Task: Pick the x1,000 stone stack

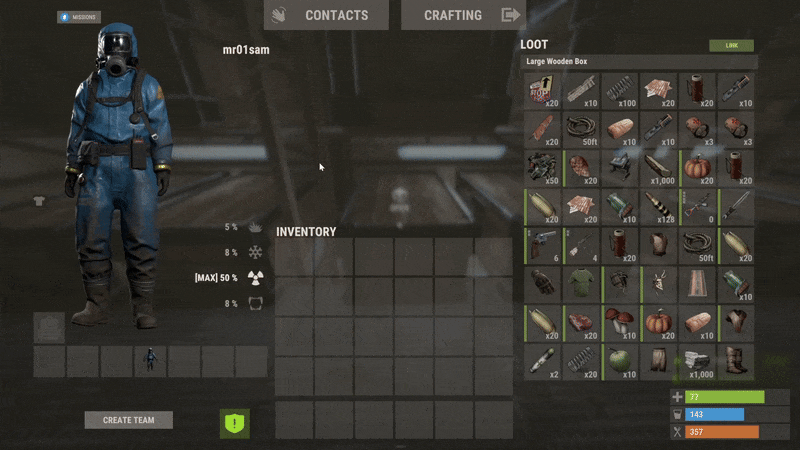Action: point(697,360)
